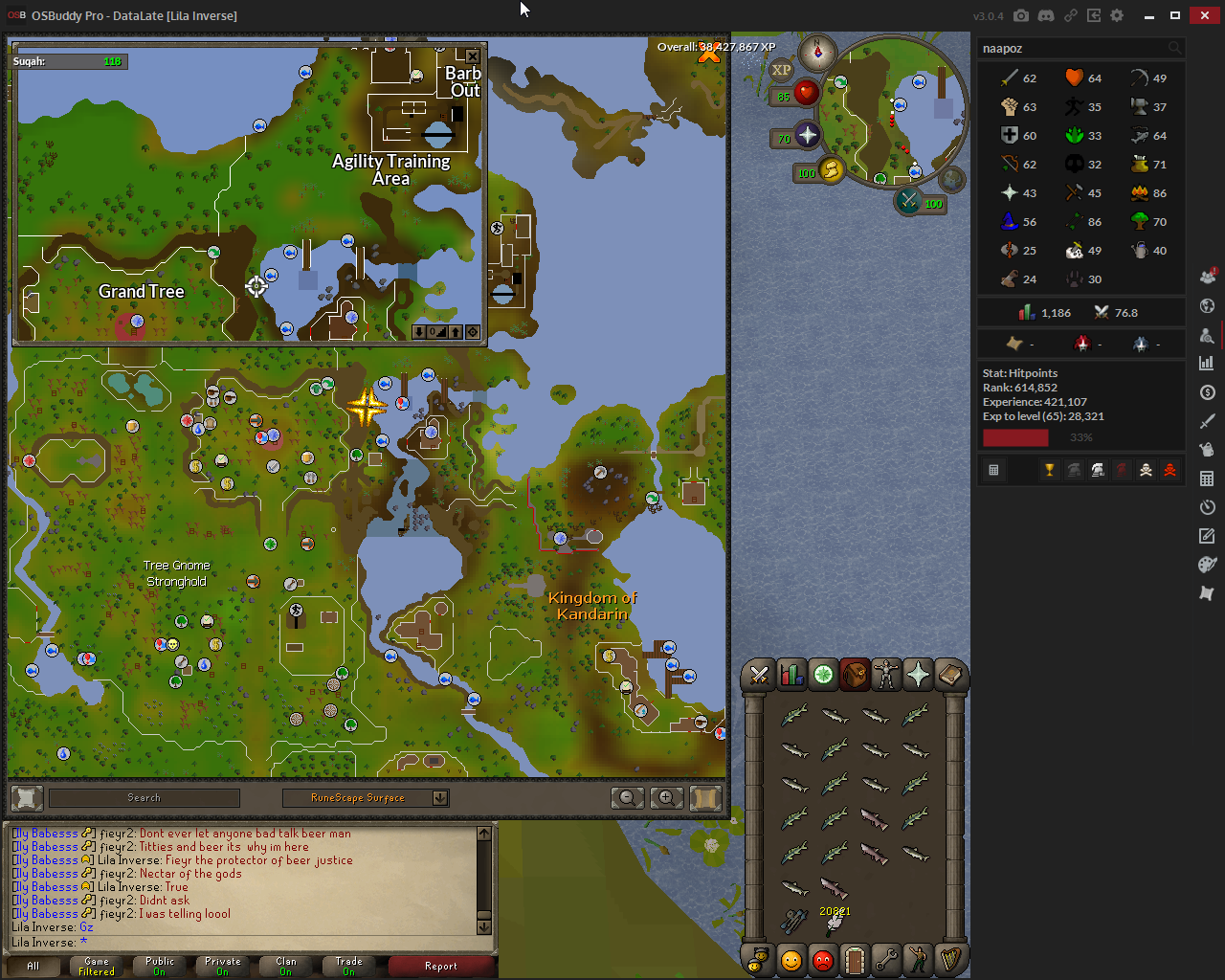Open the Spellbook tab

949,676
